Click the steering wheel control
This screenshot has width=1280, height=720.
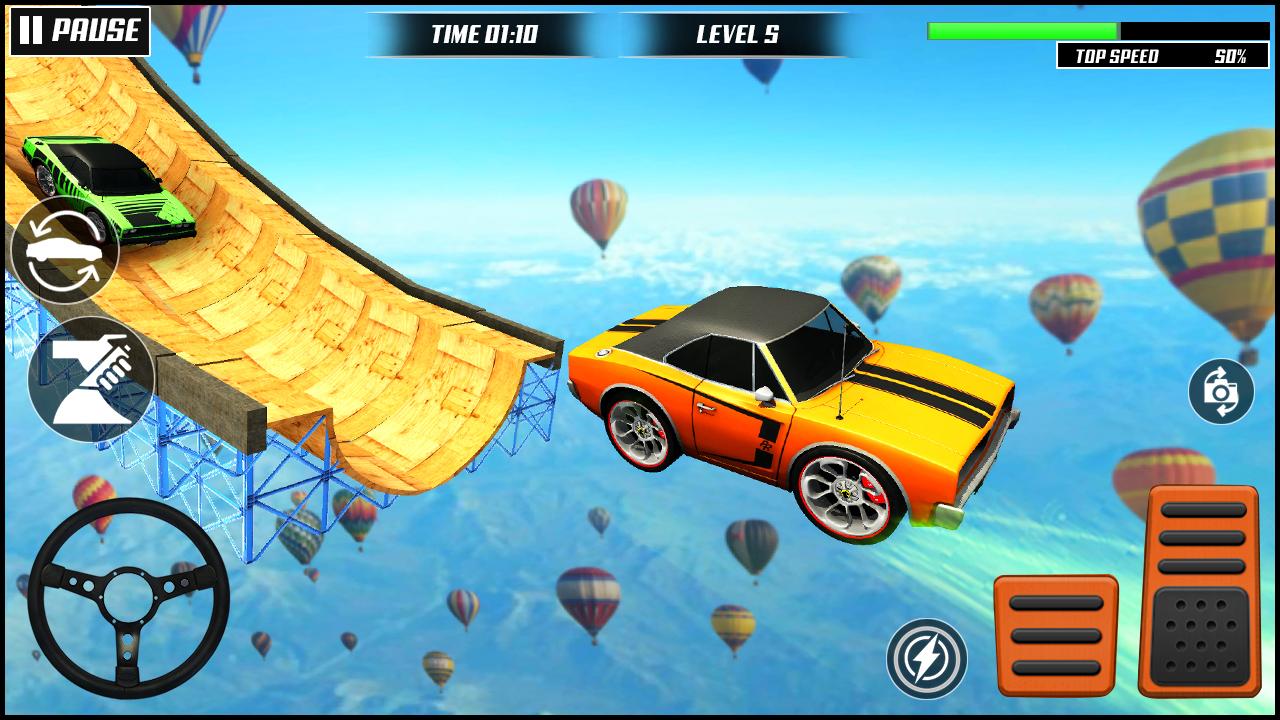pyautogui.click(x=129, y=597)
